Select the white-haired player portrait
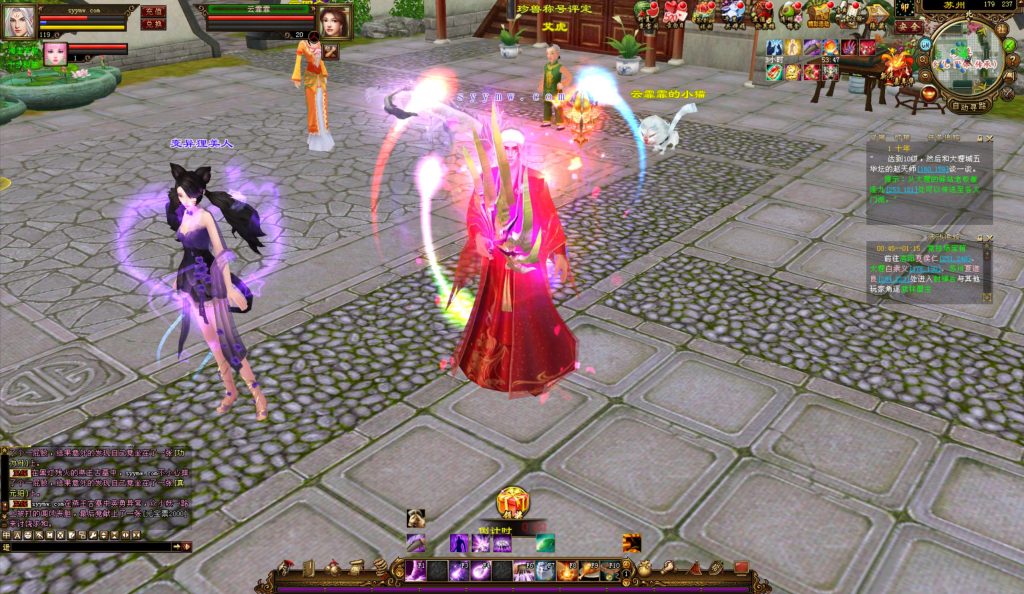 tap(18, 20)
